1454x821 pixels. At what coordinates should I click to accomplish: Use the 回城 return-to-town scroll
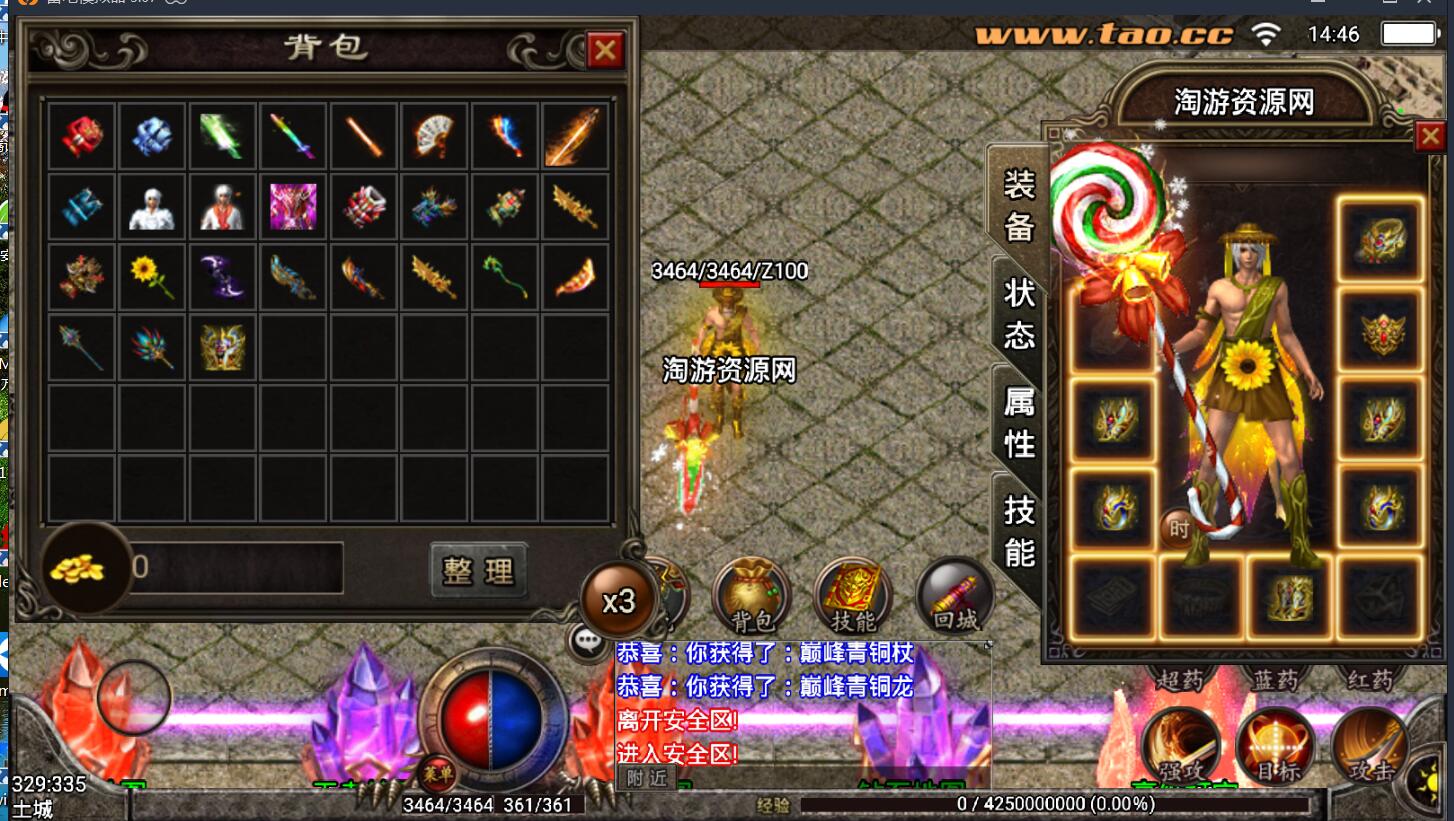(955, 596)
